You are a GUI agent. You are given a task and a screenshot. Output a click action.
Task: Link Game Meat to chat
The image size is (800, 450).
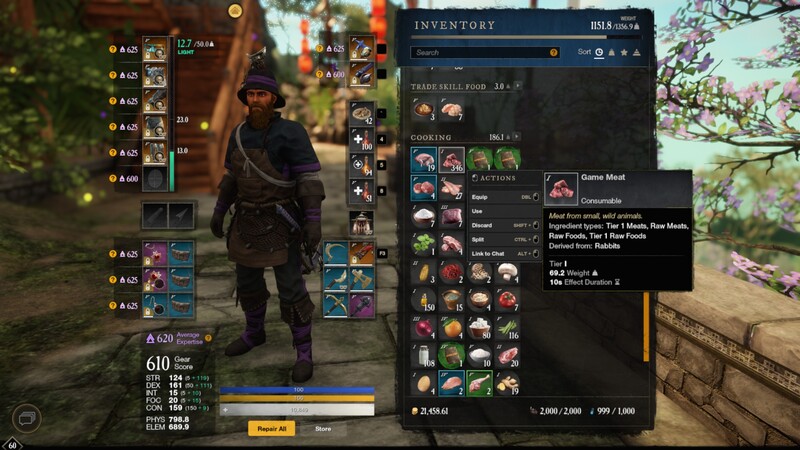[x=490, y=254]
